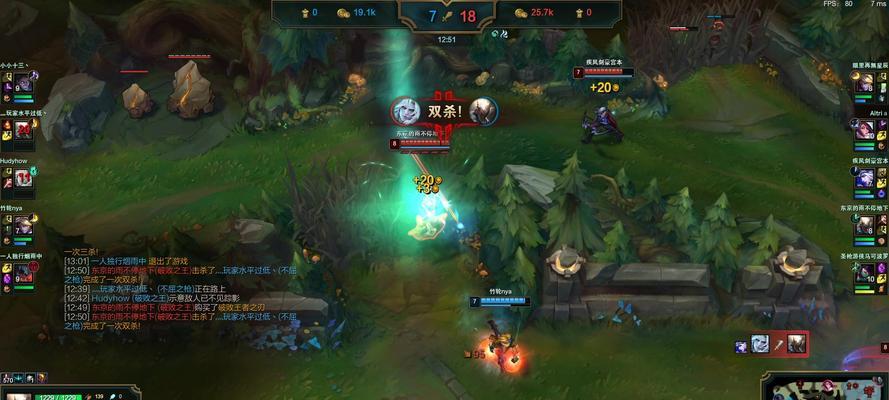Select the 小小十三丶 player portrait
This screenshot has width=889, height=400.
pyautogui.click(x=25, y=86)
